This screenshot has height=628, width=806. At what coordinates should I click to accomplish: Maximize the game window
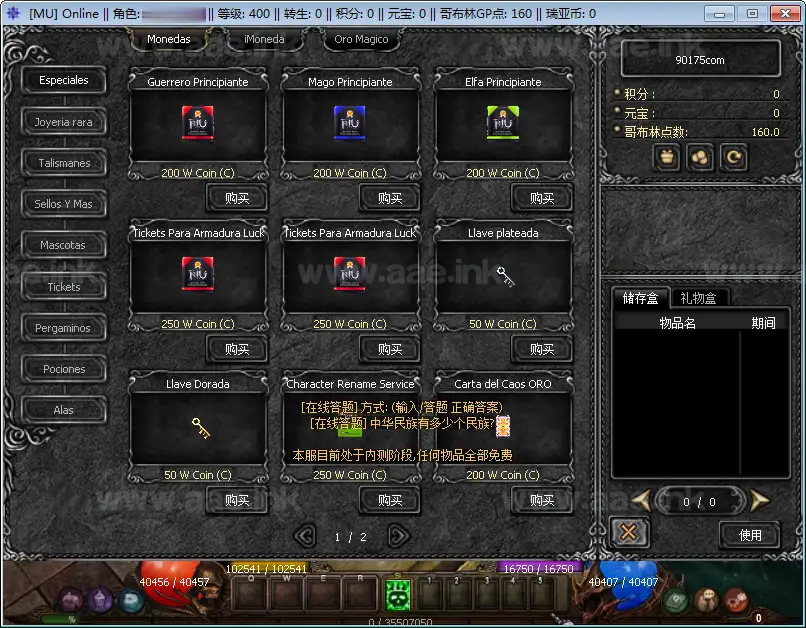point(752,13)
